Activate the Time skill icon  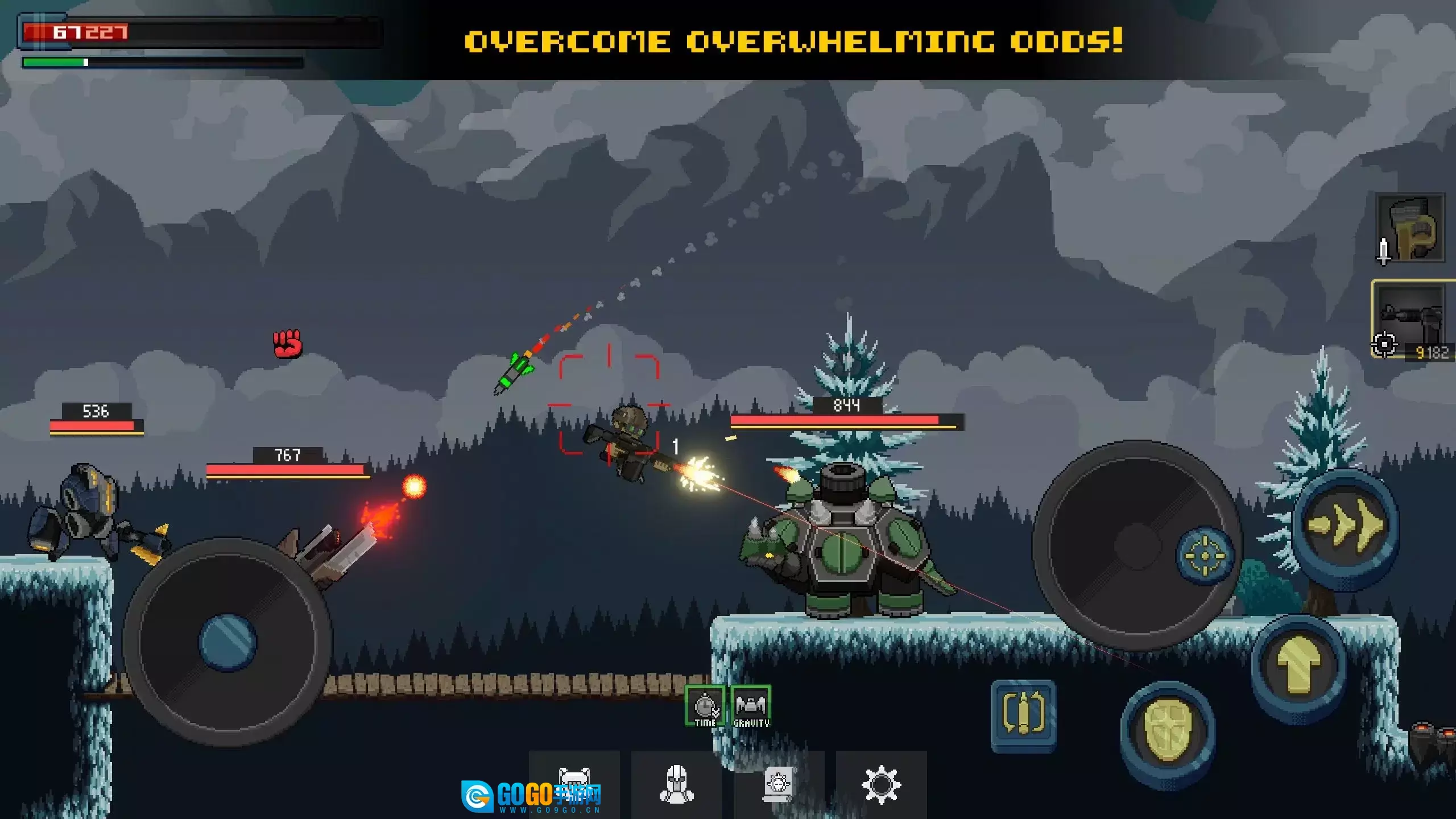point(705,706)
